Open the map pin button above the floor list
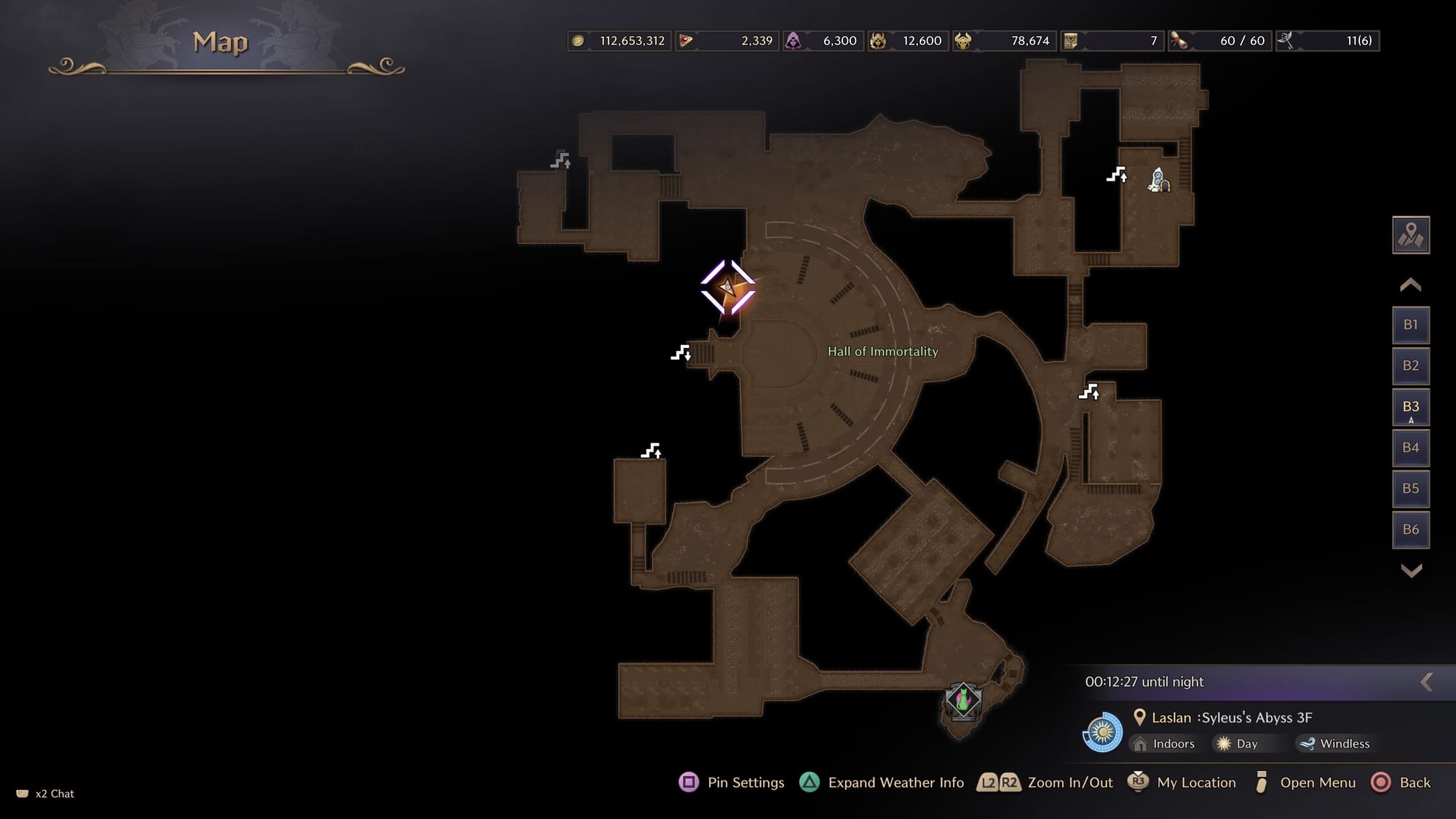Viewport: 1456px width, 819px height. point(1410,235)
